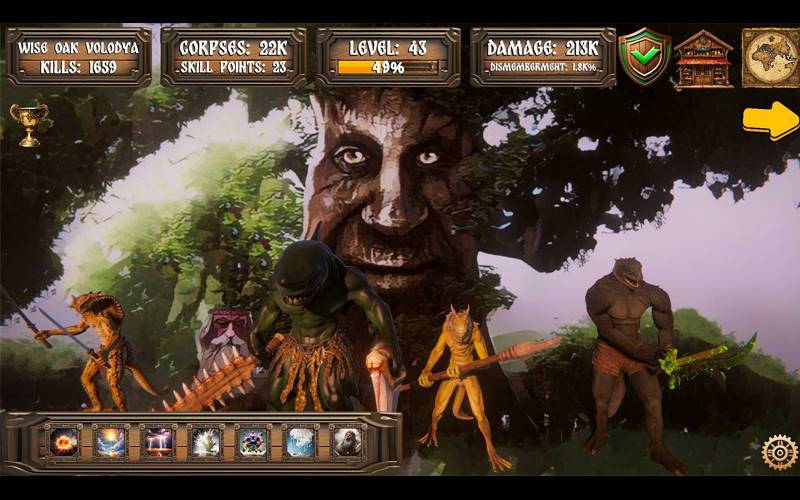800x500 pixels.
Task: Open the gold trophy achievements
Action: coord(29,125)
